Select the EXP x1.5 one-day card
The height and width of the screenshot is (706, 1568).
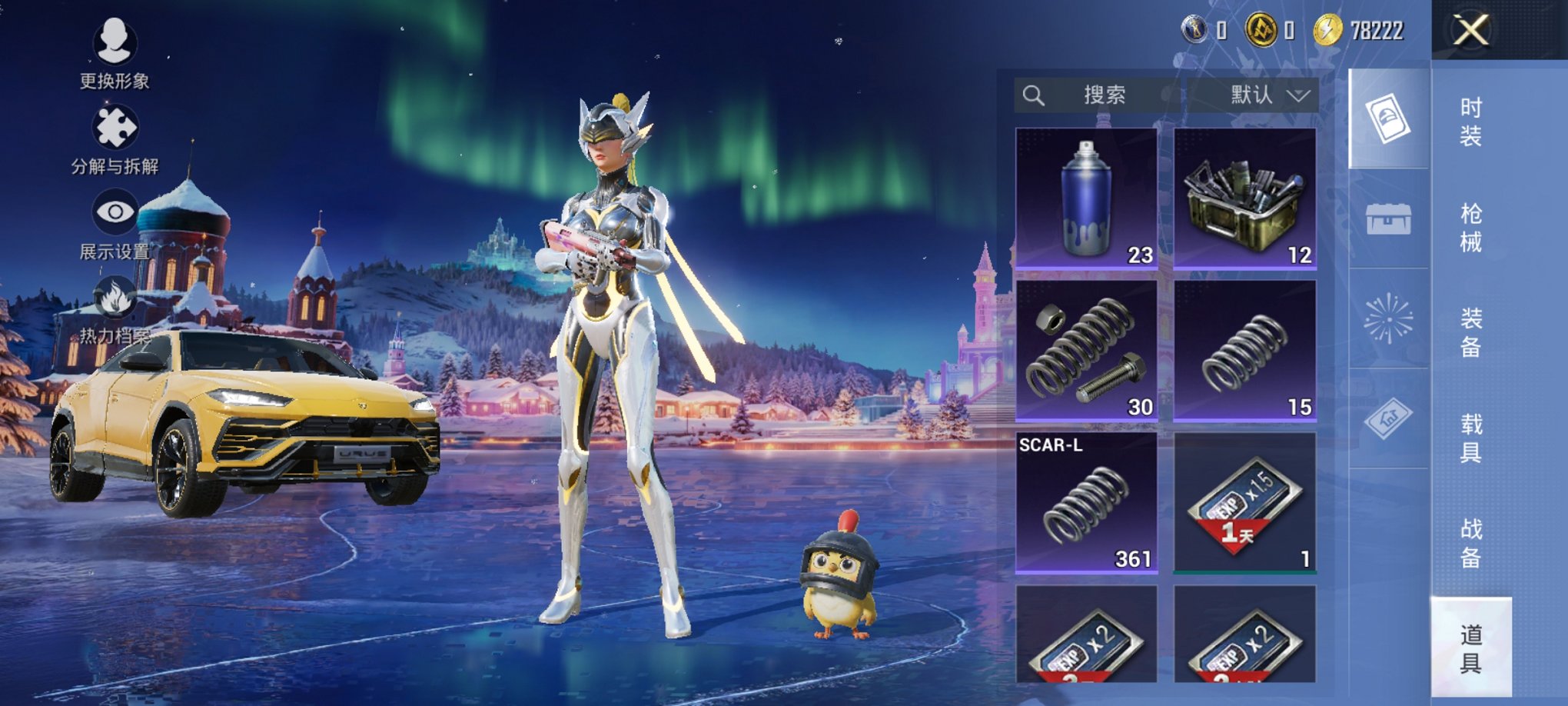tap(1244, 503)
